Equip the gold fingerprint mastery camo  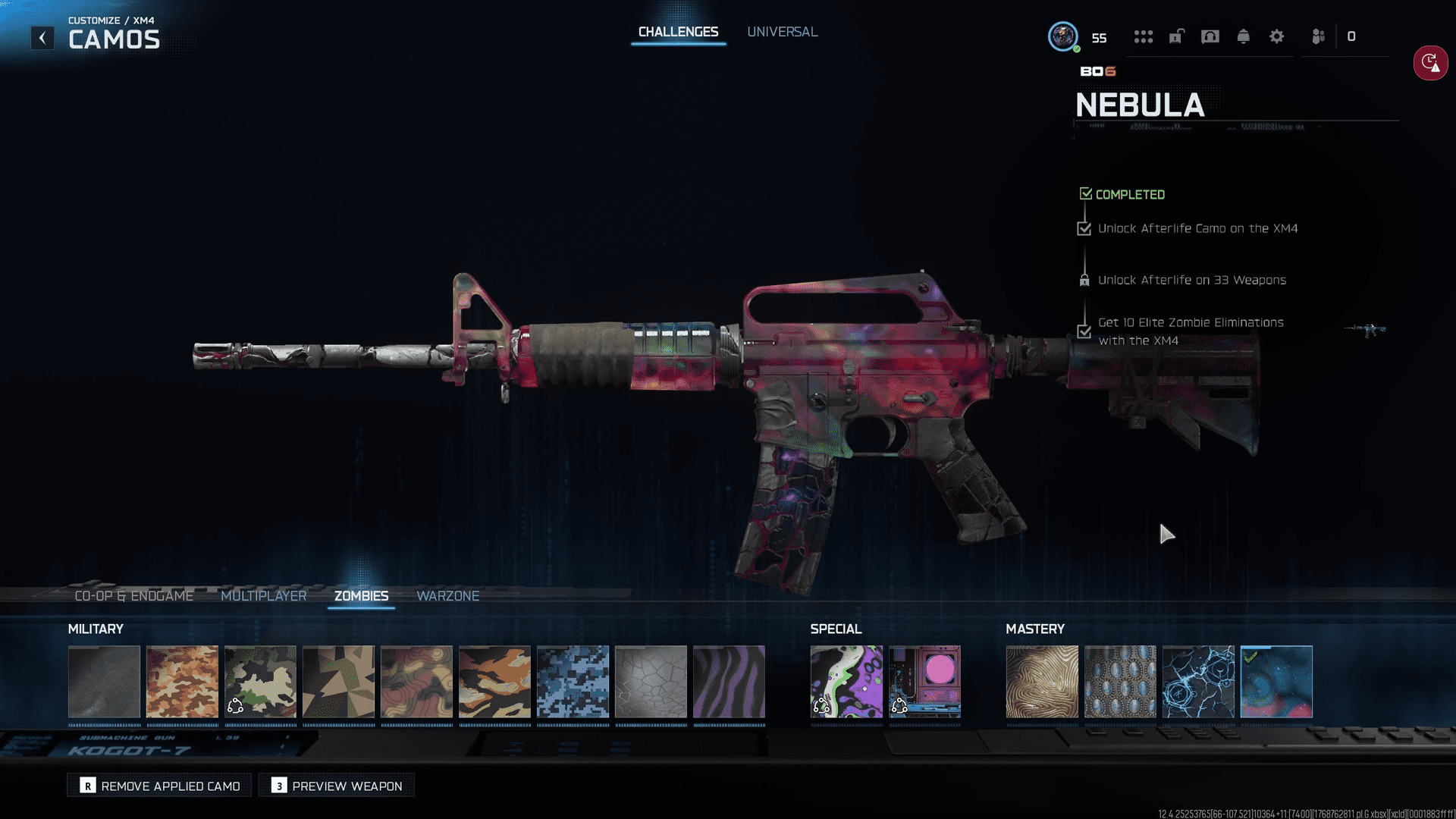coord(1042,682)
